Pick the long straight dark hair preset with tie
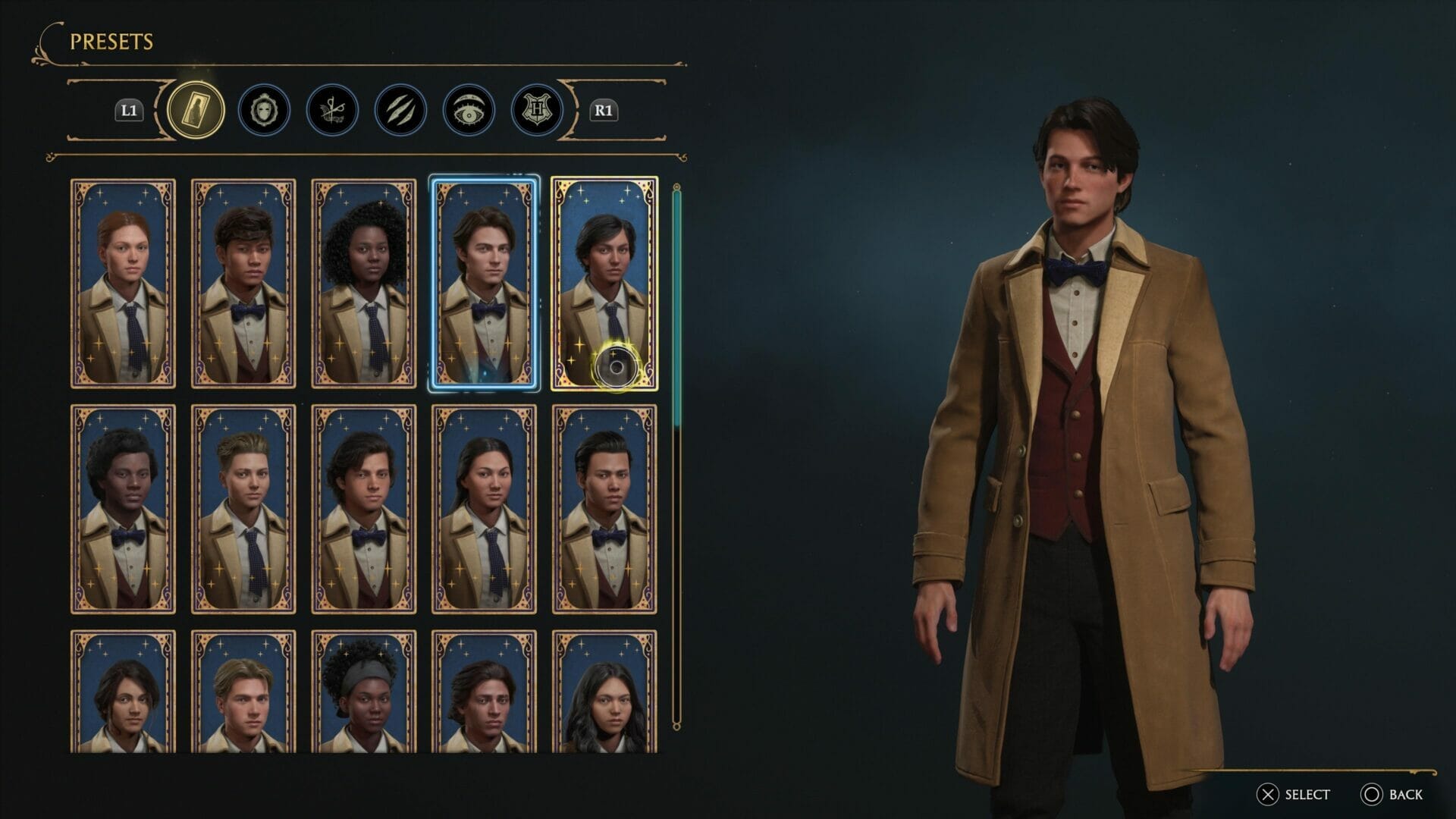 (484, 509)
